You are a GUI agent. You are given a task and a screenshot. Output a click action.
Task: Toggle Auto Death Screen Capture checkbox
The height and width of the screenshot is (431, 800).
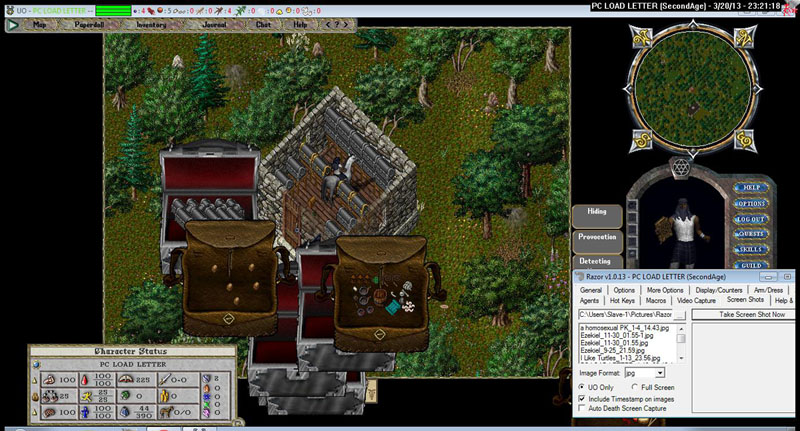[583, 408]
